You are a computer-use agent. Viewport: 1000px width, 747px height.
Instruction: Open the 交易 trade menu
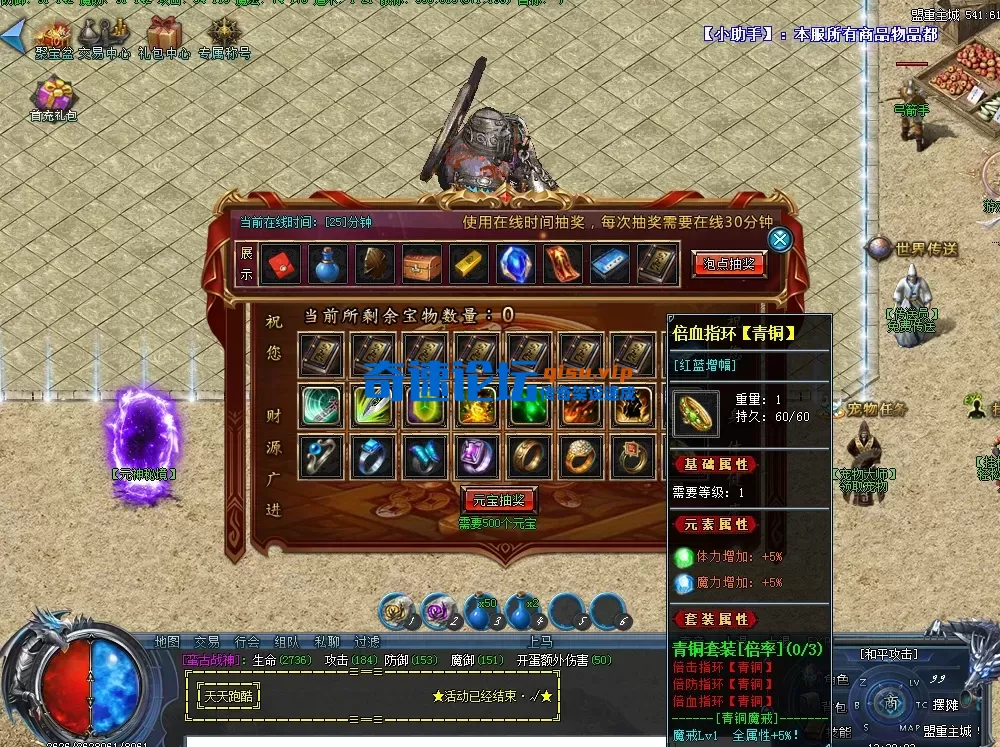coord(207,642)
